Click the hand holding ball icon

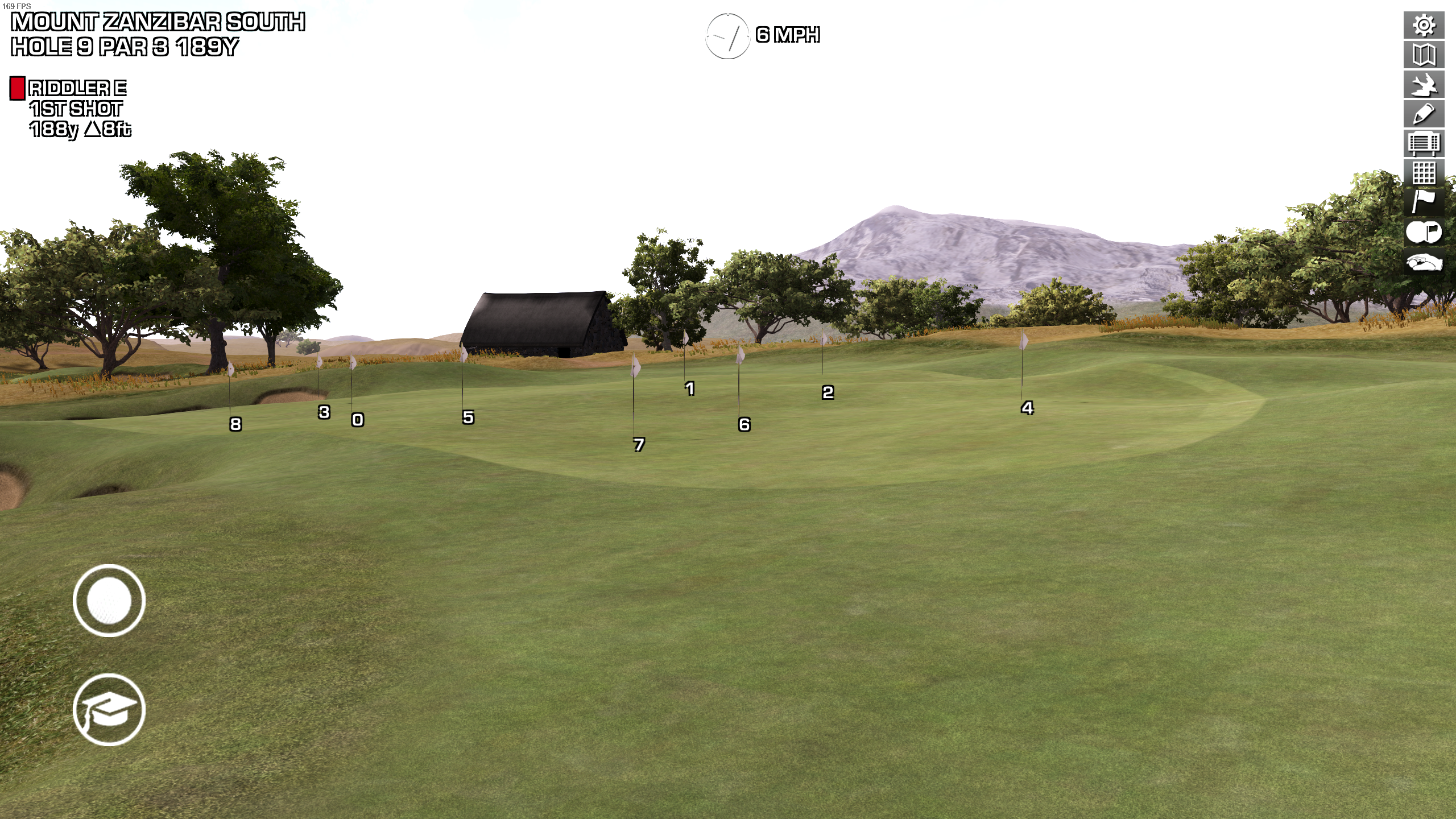[x=1424, y=262]
